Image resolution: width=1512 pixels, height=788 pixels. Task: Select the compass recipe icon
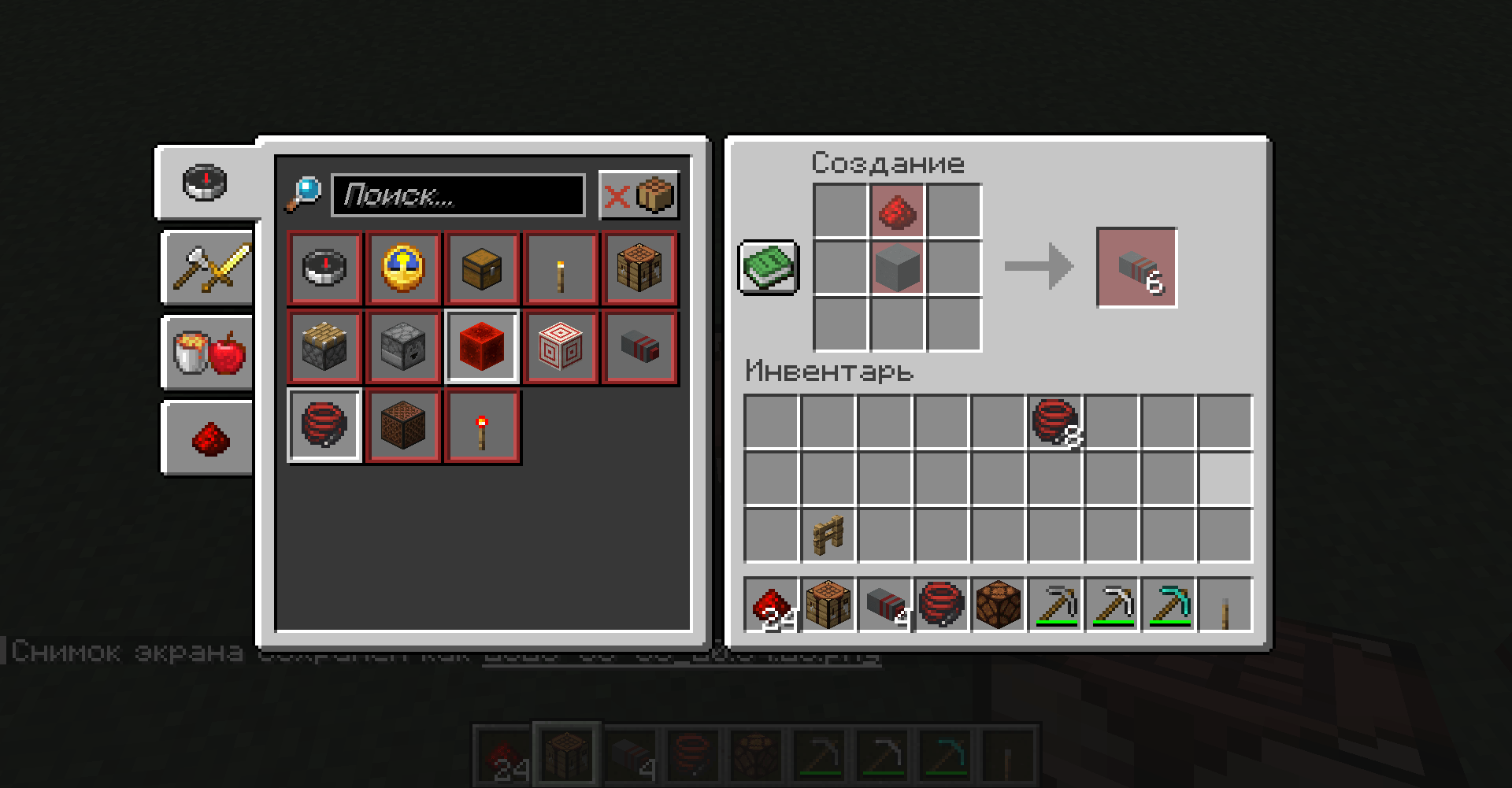point(324,268)
